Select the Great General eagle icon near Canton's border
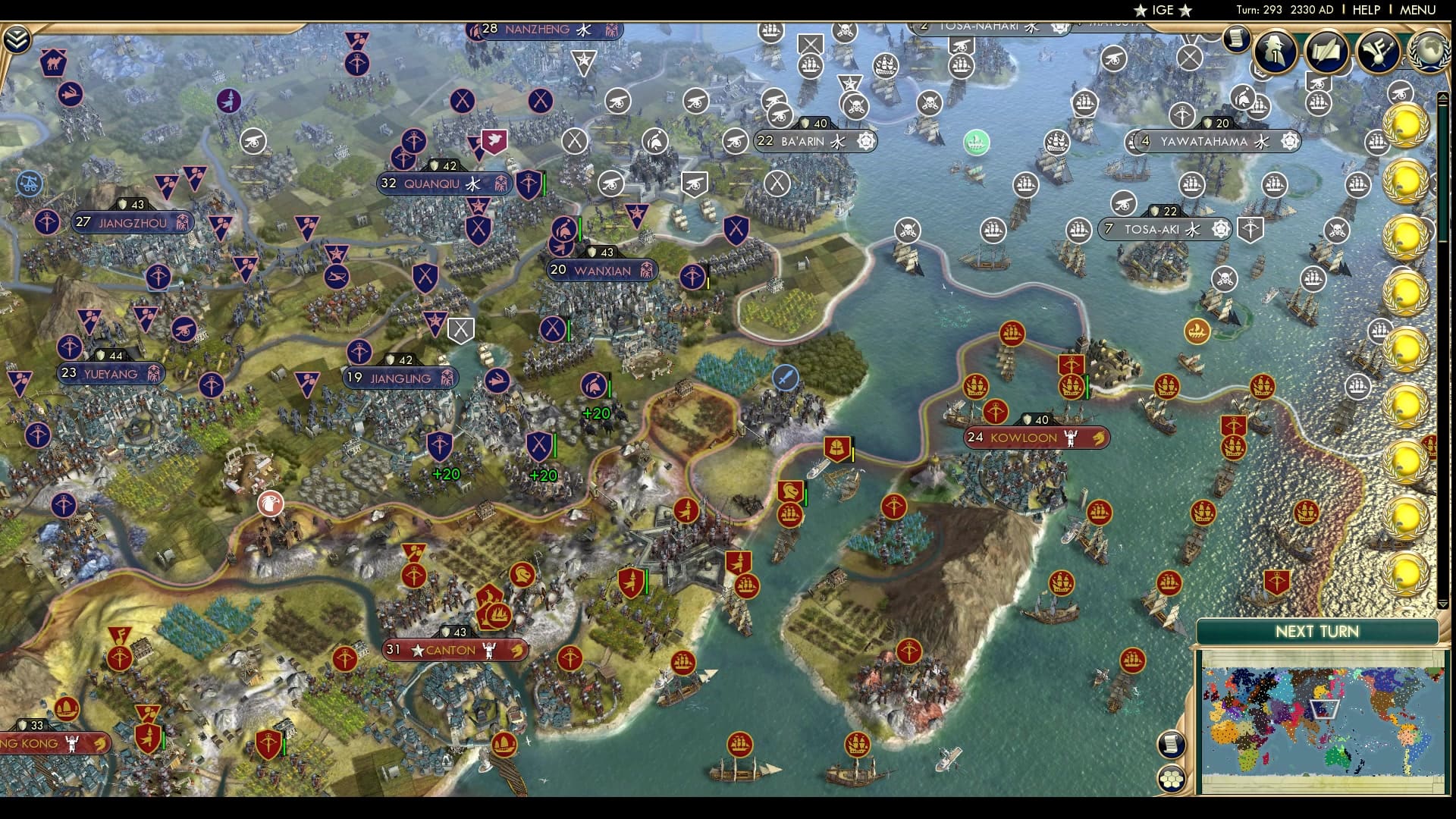1456x819 pixels. click(271, 502)
